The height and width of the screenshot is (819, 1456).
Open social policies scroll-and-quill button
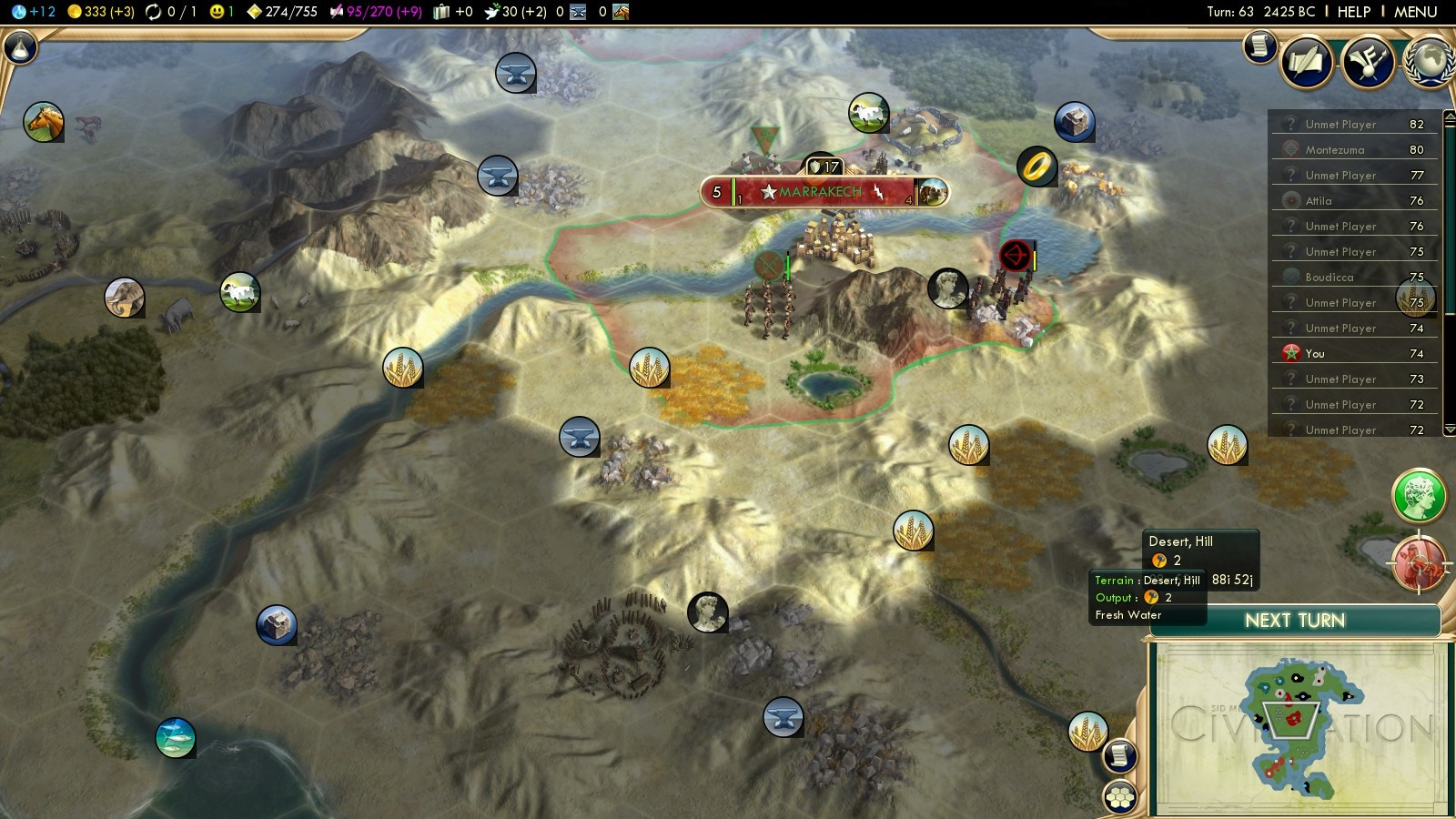(x=1307, y=62)
